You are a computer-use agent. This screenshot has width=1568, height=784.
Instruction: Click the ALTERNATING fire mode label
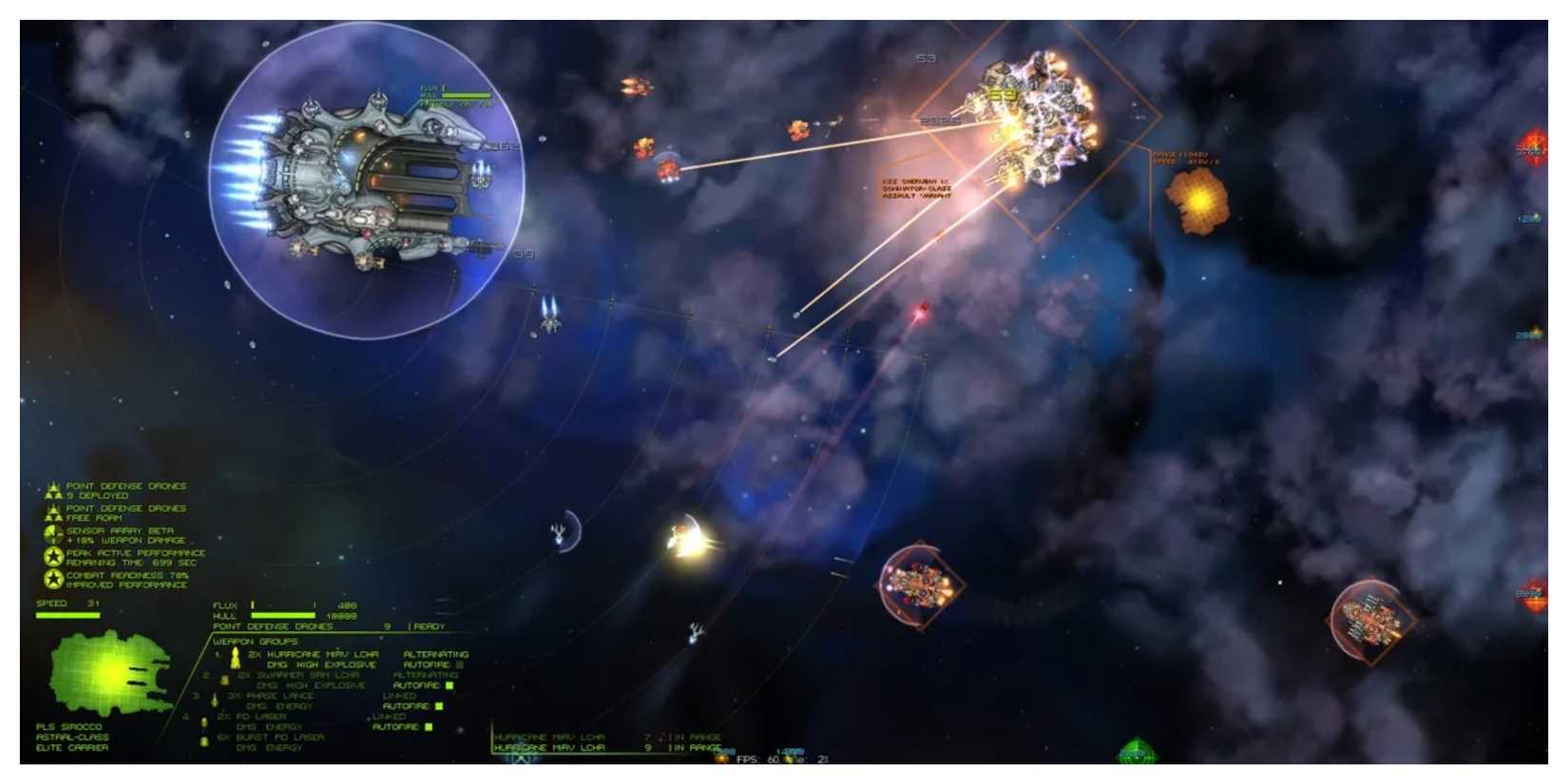point(435,654)
